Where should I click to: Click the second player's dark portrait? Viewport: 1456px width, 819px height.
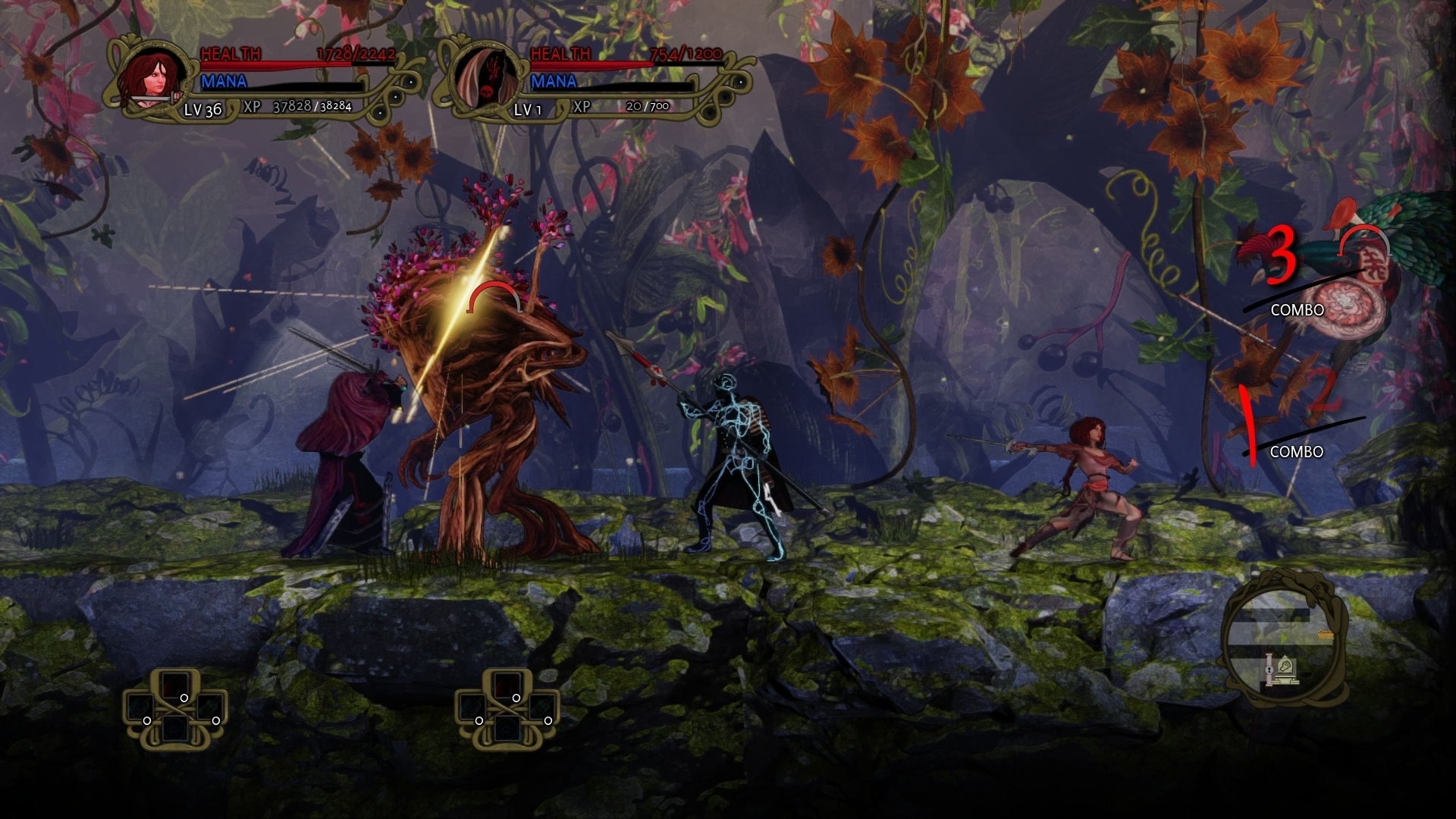pyautogui.click(x=485, y=76)
